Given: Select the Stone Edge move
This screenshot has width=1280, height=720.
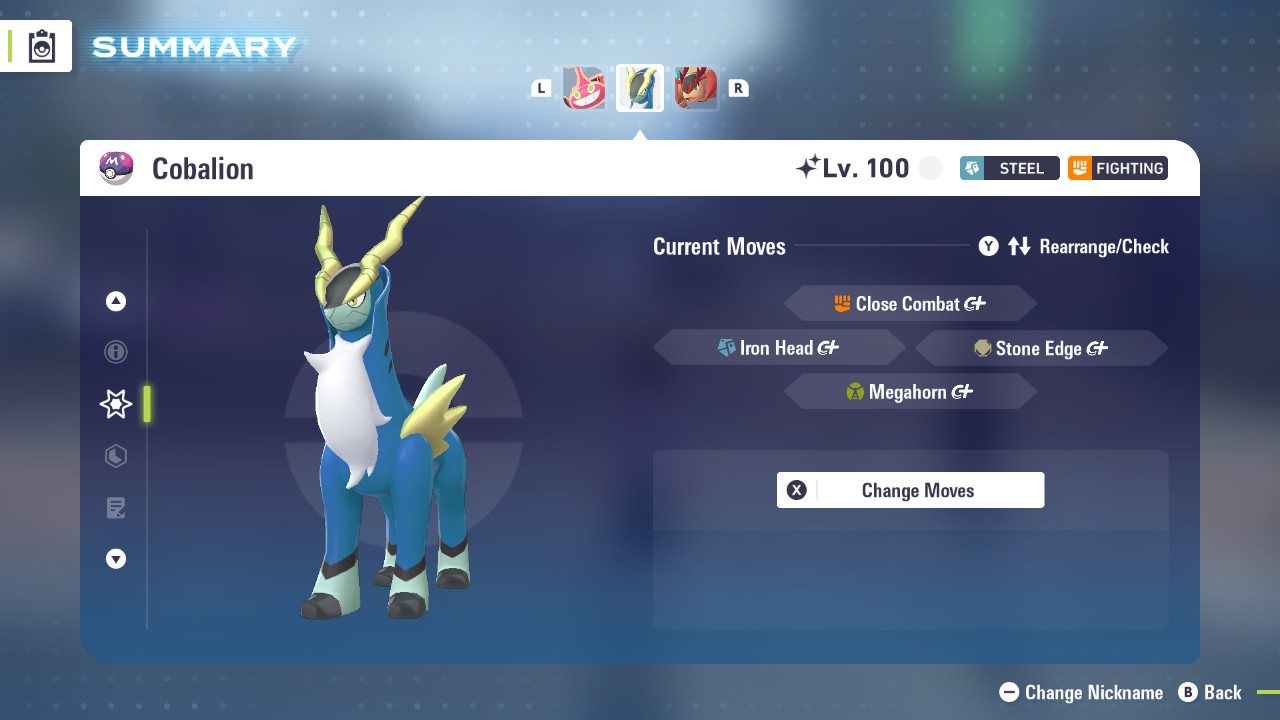Looking at the screenshot, I should [x=1041, y=348].
